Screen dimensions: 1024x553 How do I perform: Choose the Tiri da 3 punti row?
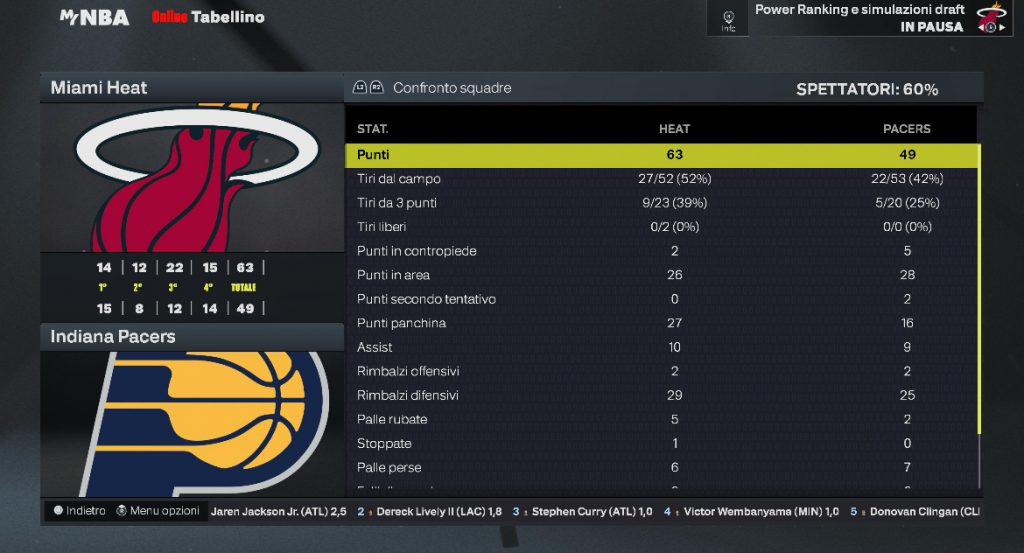coord(660,203)
